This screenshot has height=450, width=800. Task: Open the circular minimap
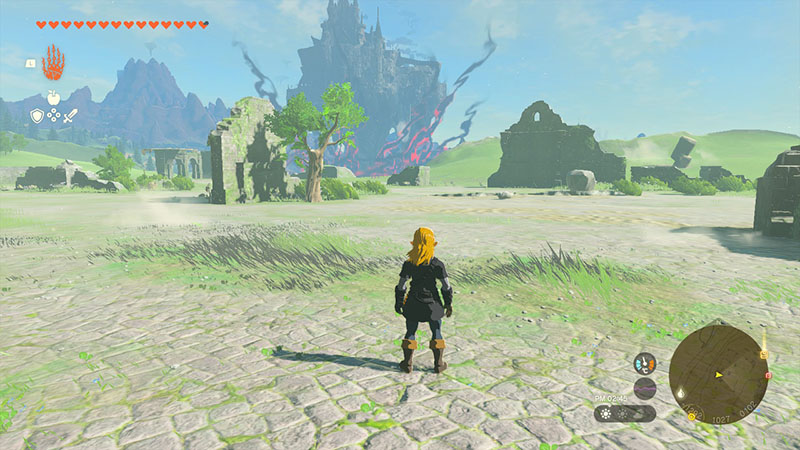(718, 374)
